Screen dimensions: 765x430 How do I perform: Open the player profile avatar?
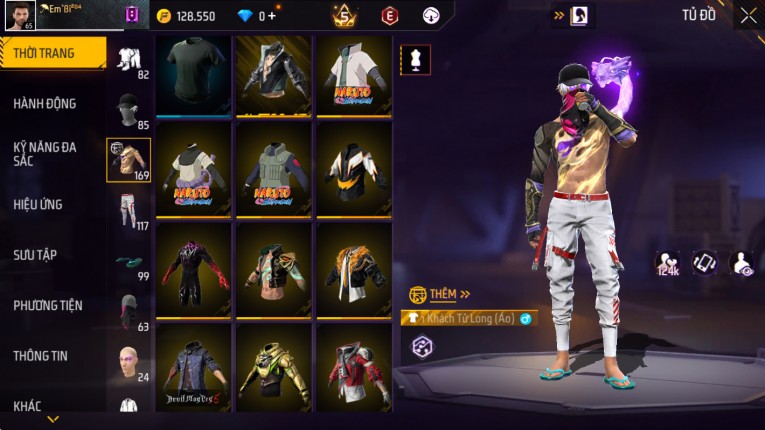pos(19,15)
